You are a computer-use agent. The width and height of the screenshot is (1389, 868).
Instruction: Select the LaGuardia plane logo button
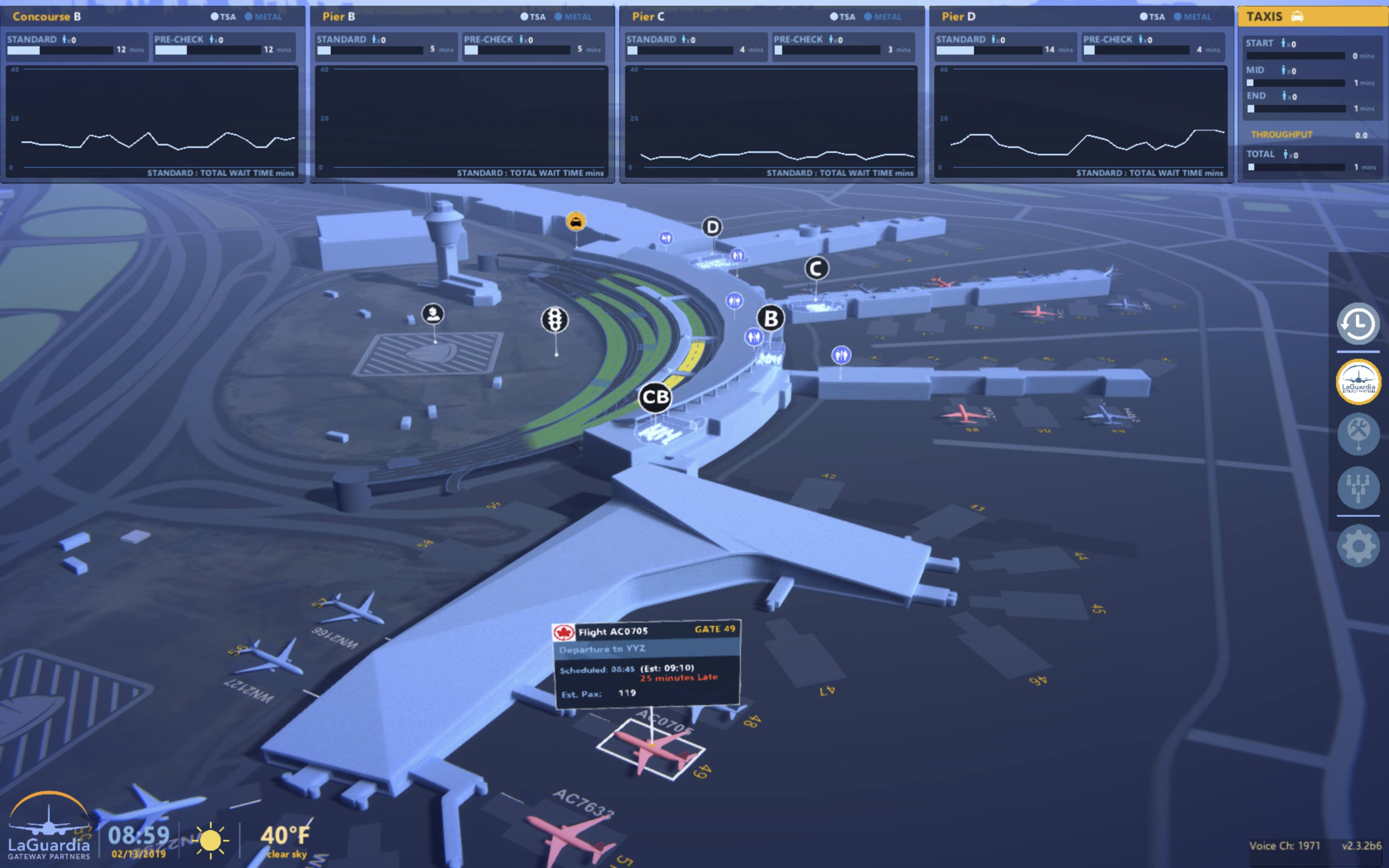pyautogui.click(x=1358, y=381)
